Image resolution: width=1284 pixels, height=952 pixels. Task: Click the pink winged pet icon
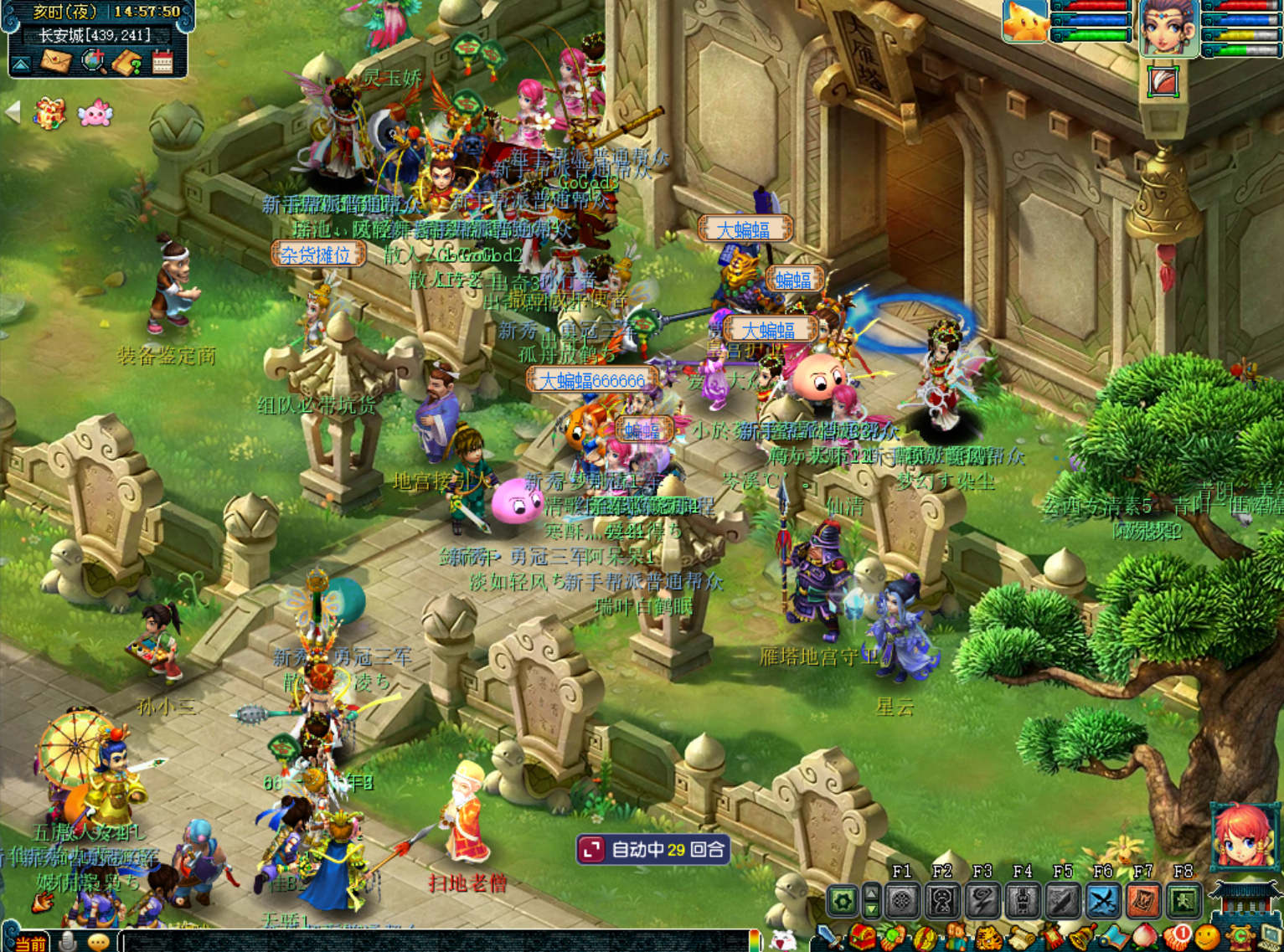95,112
